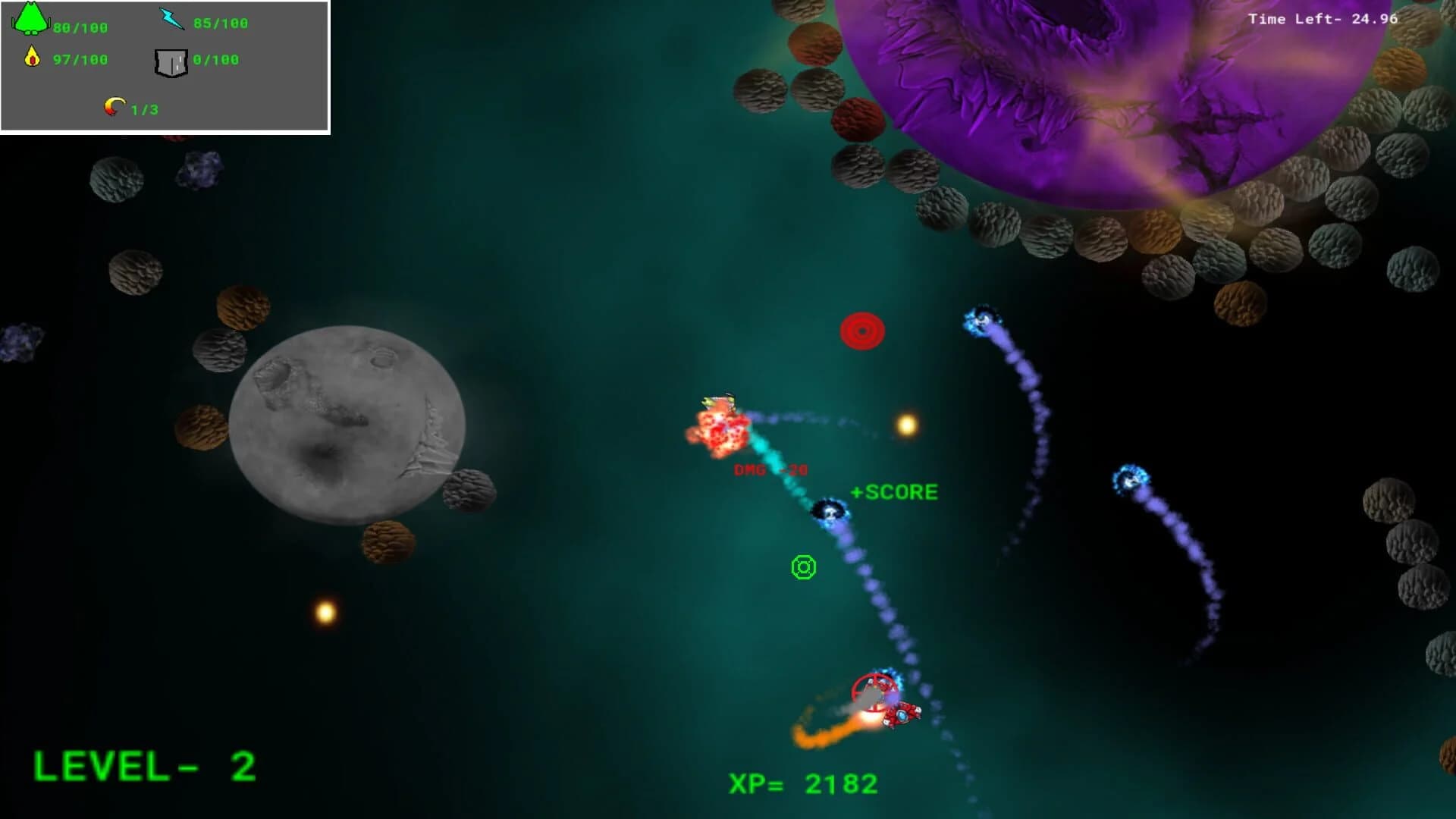Click the glowing orange orb pickup
The width and height of the screenshot is (1456, 819).
(907, 425)
